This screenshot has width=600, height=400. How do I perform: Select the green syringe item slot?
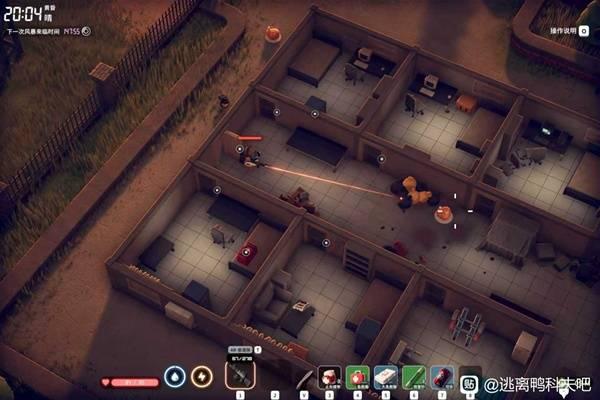[x=414, y=377]
